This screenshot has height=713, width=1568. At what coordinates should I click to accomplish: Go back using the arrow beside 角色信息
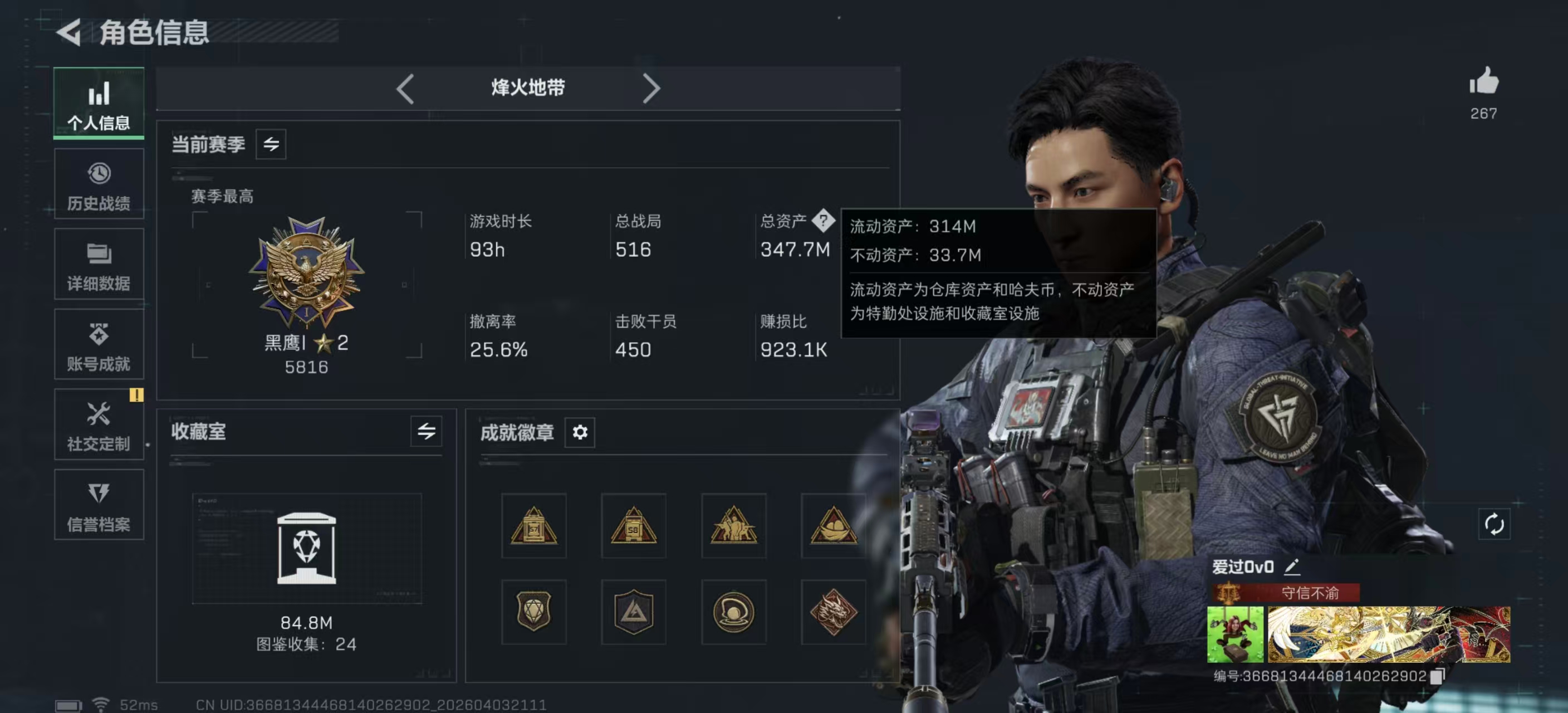[70, 32]
